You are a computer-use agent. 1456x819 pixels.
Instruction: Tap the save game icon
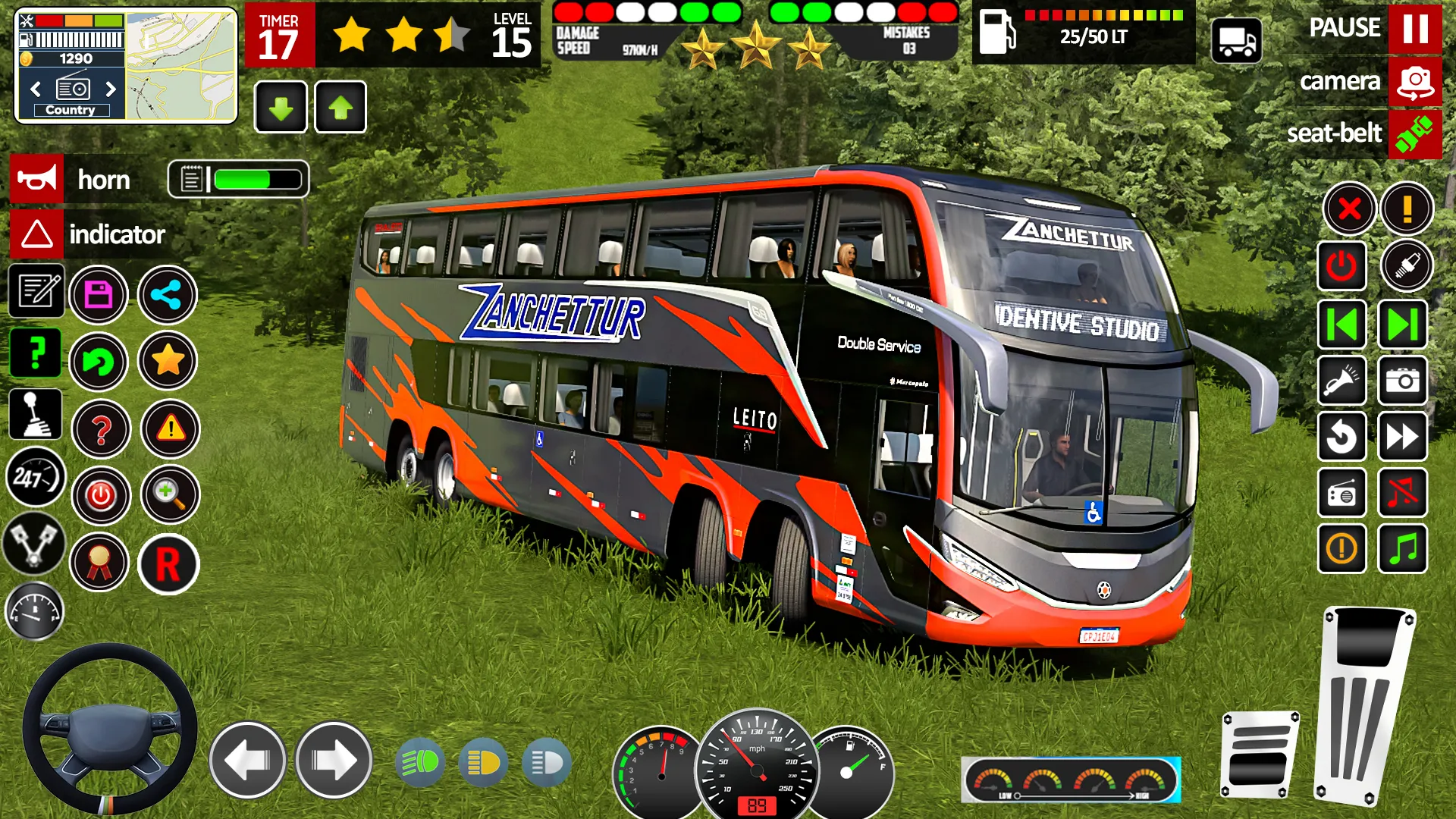[x=101, y=295]
